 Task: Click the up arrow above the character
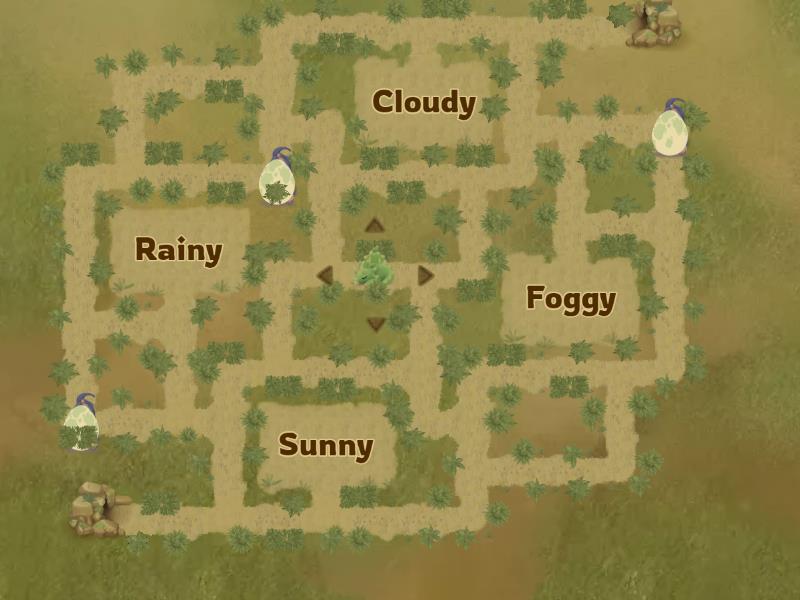tap(375, 225)
